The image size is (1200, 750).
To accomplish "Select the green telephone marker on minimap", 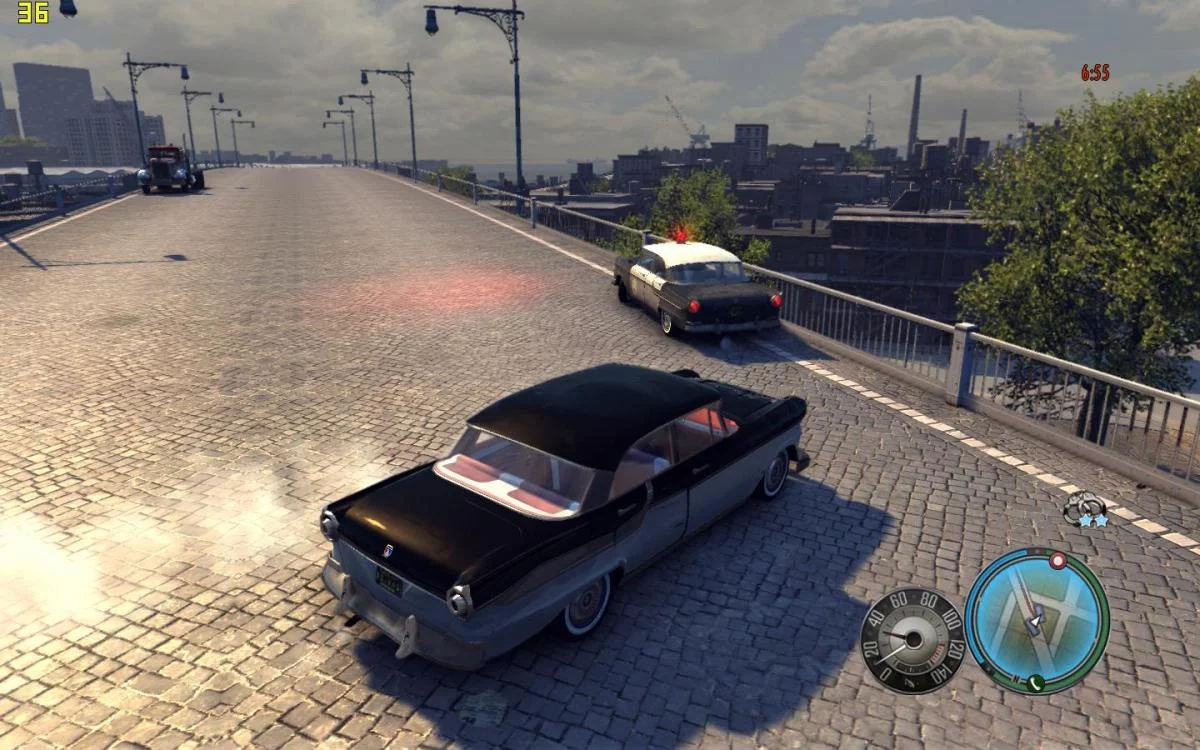I will click(1035, 683).
